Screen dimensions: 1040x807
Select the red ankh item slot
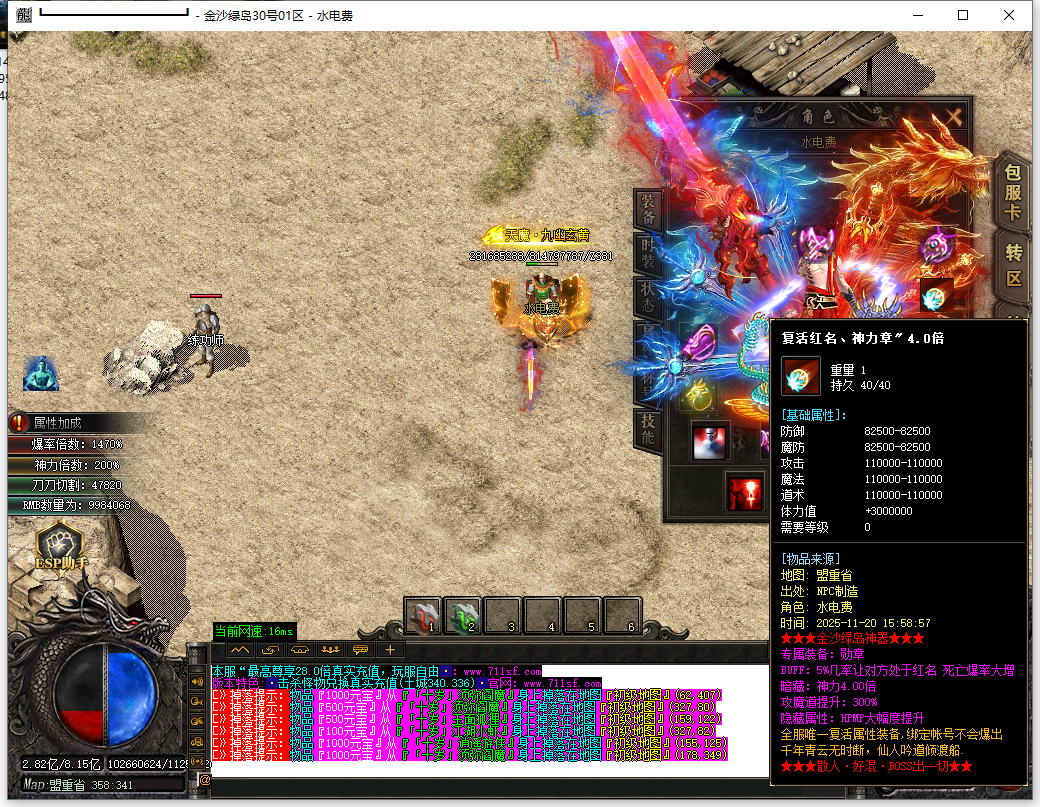coord(744,491)
